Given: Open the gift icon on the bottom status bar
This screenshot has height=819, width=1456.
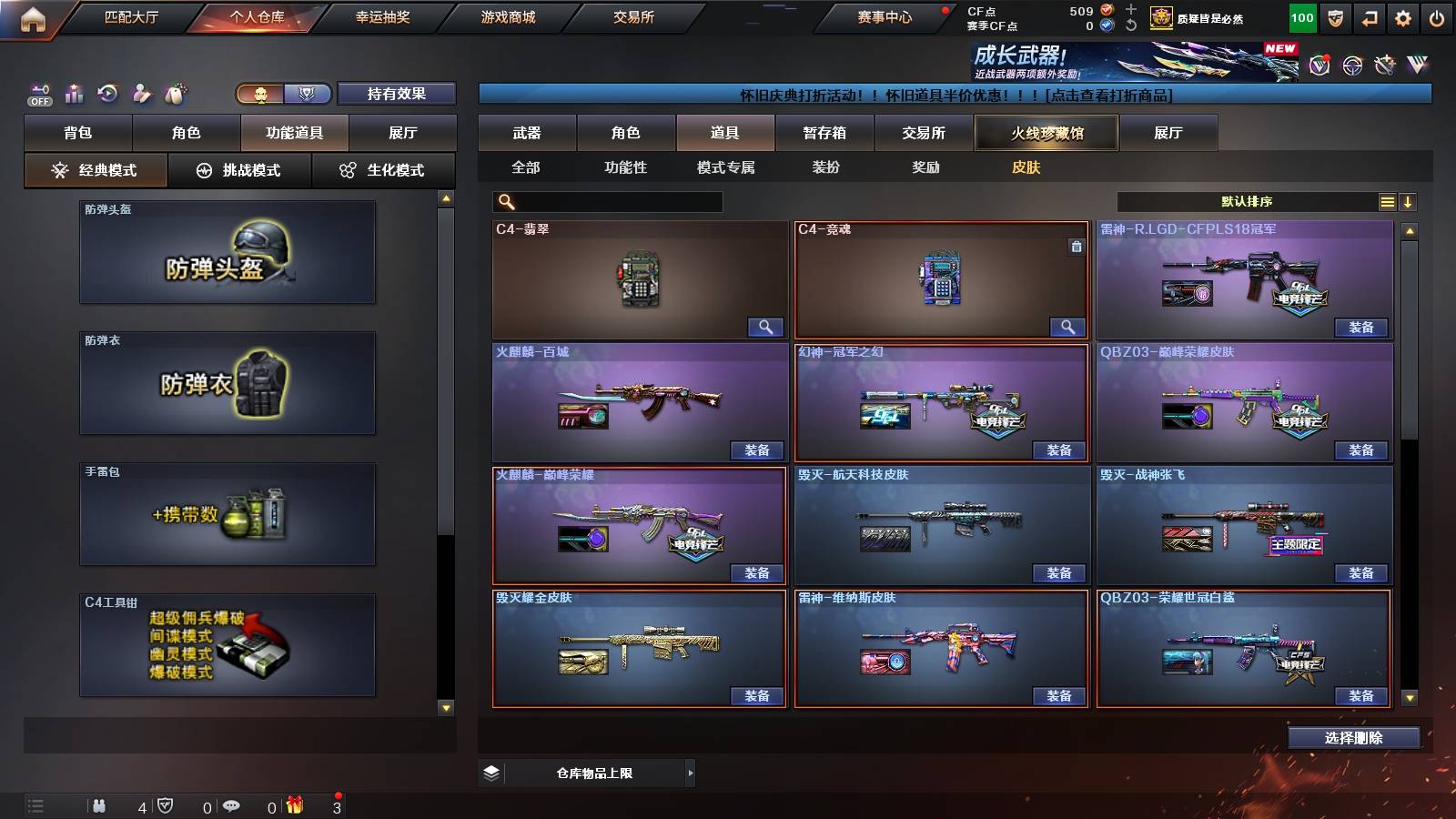Looking at the screenshot, I should point(292,805).
